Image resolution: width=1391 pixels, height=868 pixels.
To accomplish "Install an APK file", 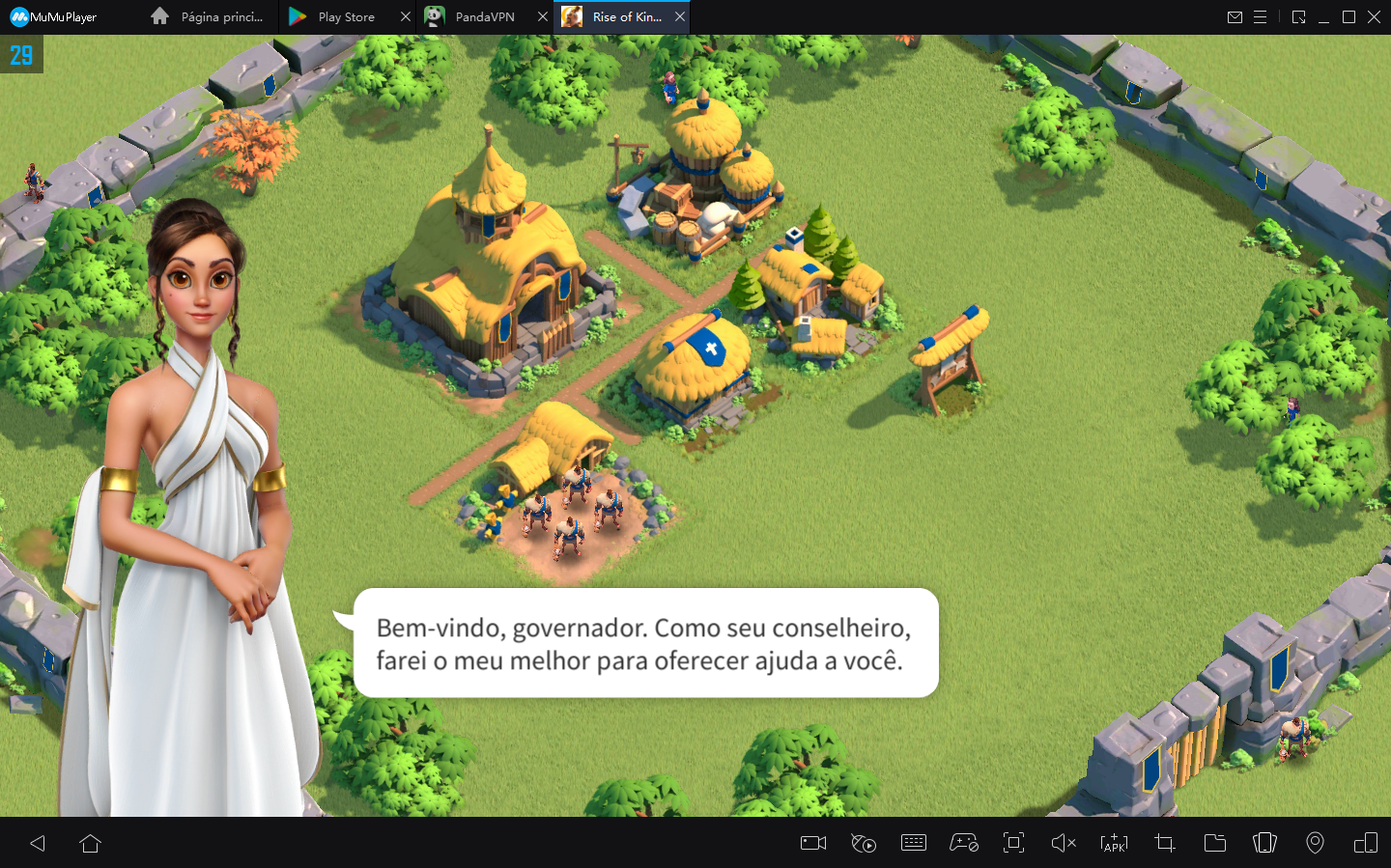I will click(x=1114, y=843).
